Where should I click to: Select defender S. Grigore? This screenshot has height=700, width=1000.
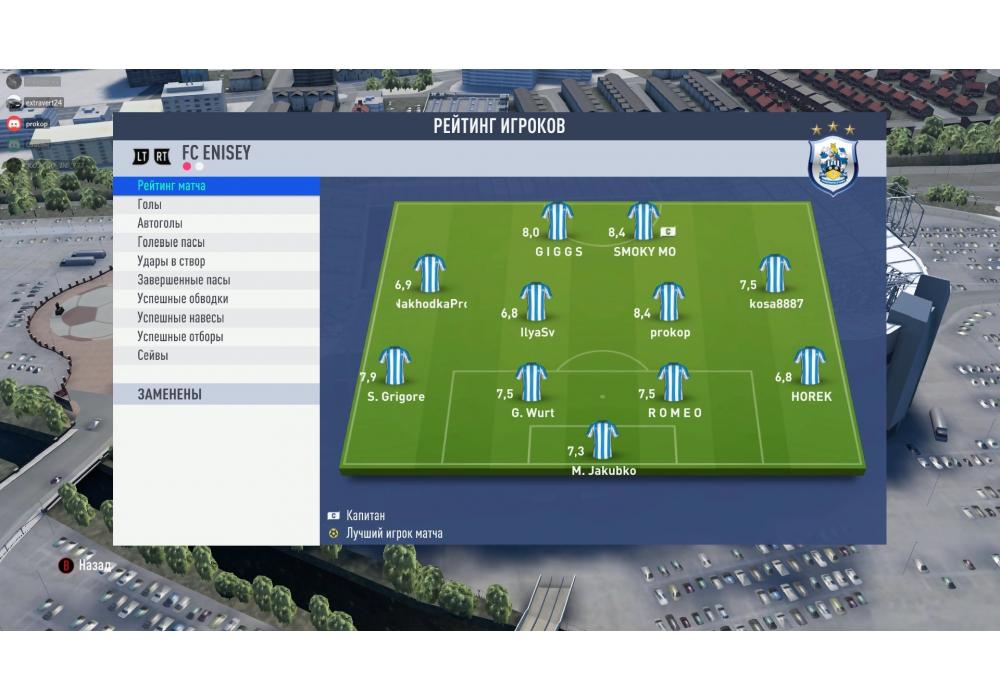click(395, 368)
